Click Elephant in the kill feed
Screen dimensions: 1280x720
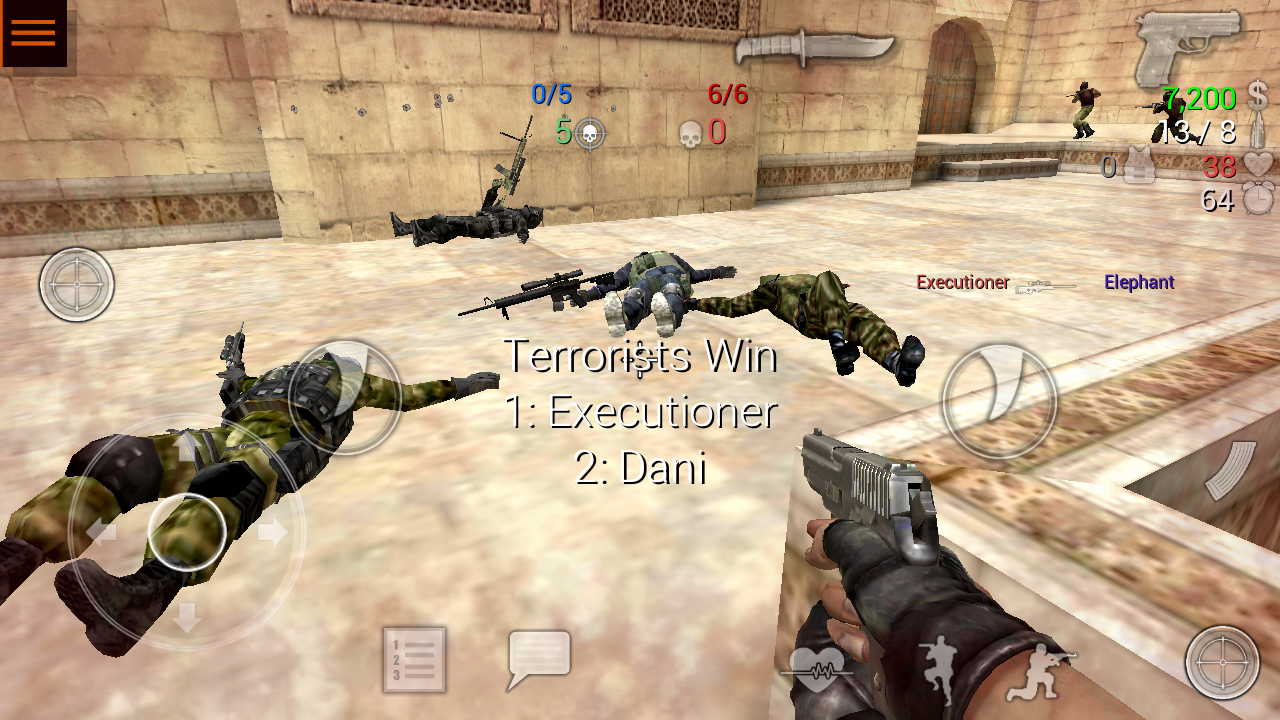1138,283
